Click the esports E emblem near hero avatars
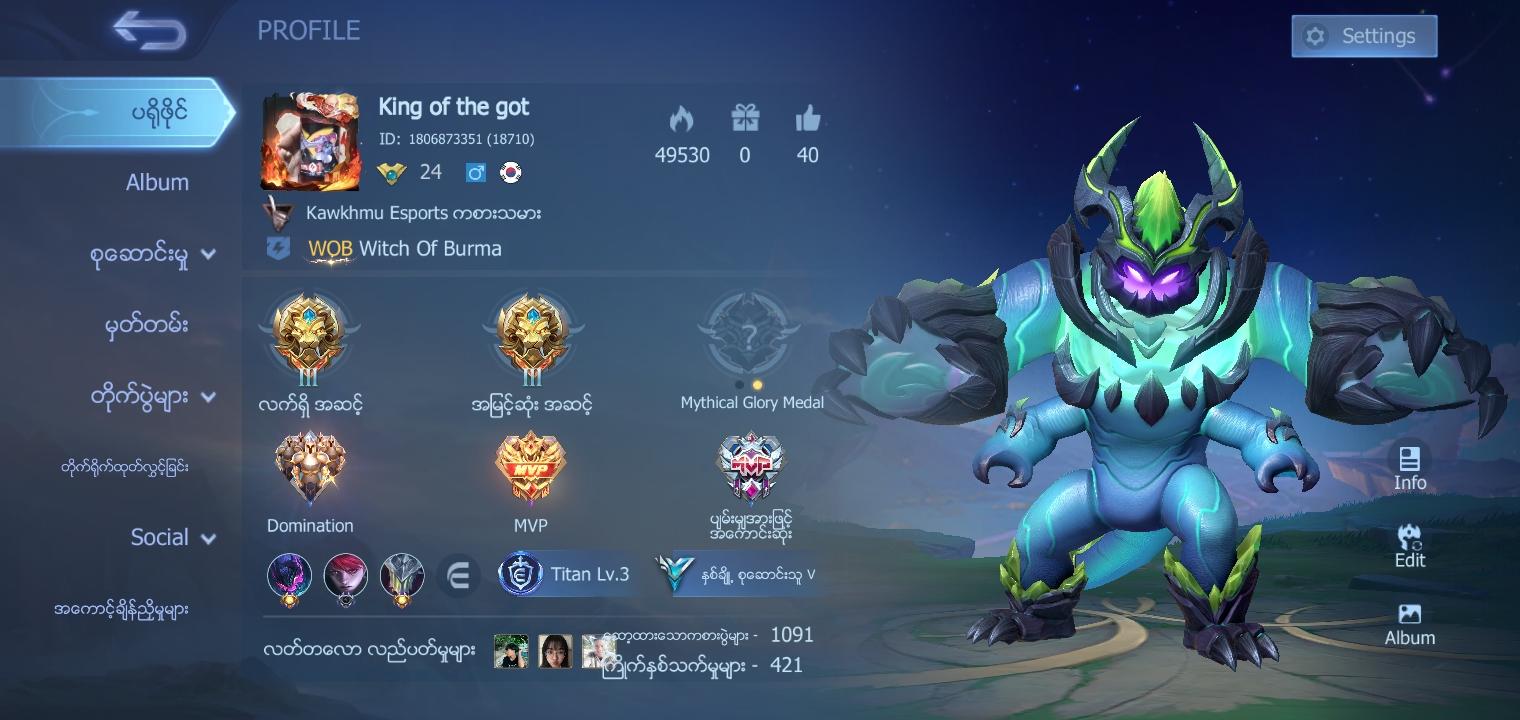The width and height of the screenshot is (1520, 720). click(x=459, y=575)
